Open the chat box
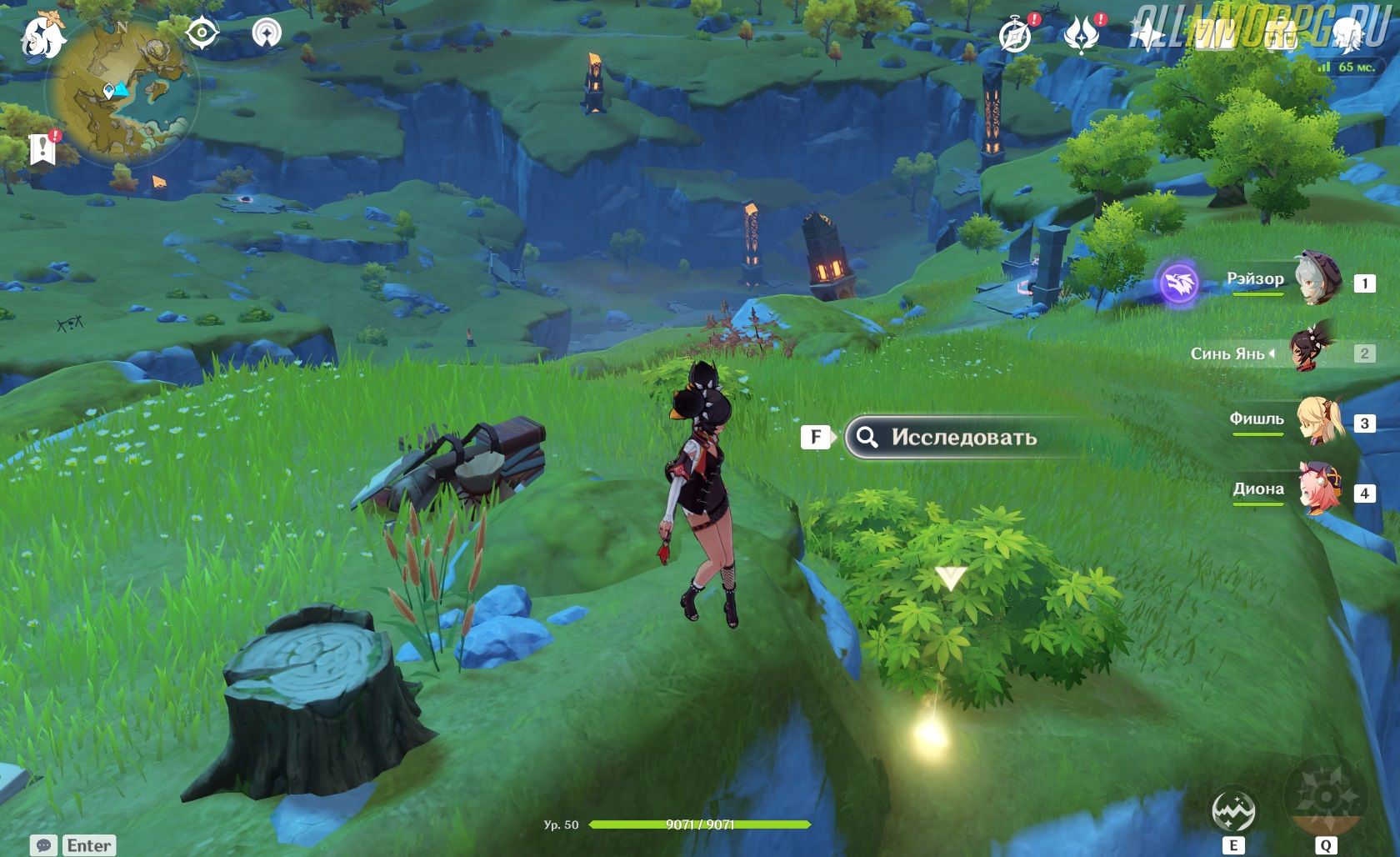This screenshot has width=1400, height=857. coord(73,845)
